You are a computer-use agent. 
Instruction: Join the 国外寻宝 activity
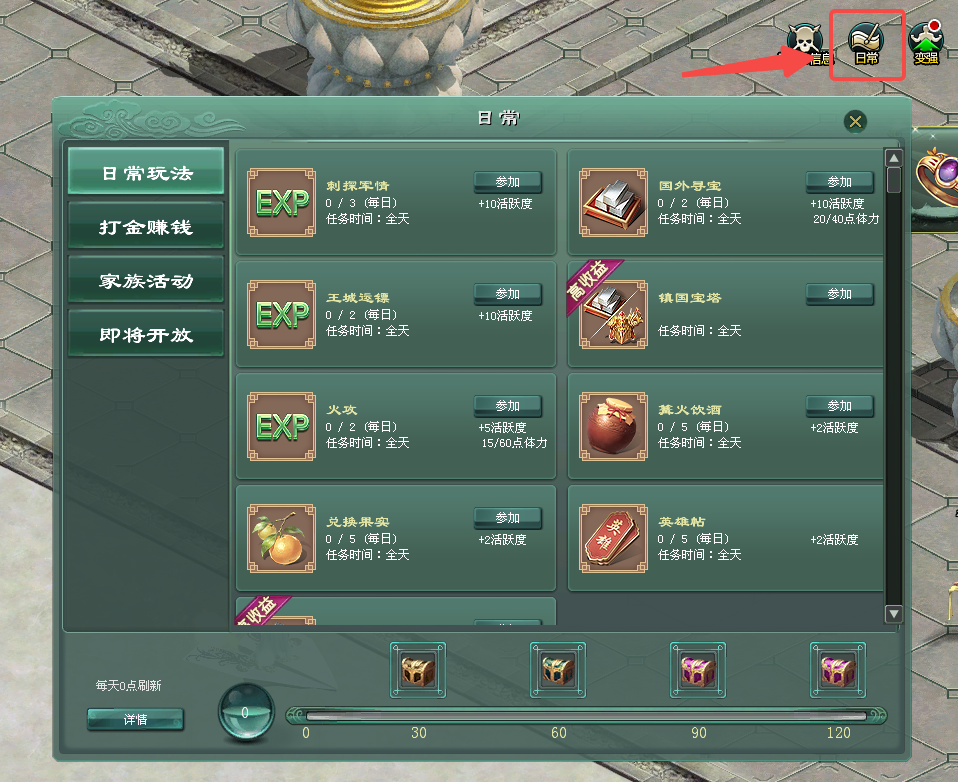coord(839,182)
